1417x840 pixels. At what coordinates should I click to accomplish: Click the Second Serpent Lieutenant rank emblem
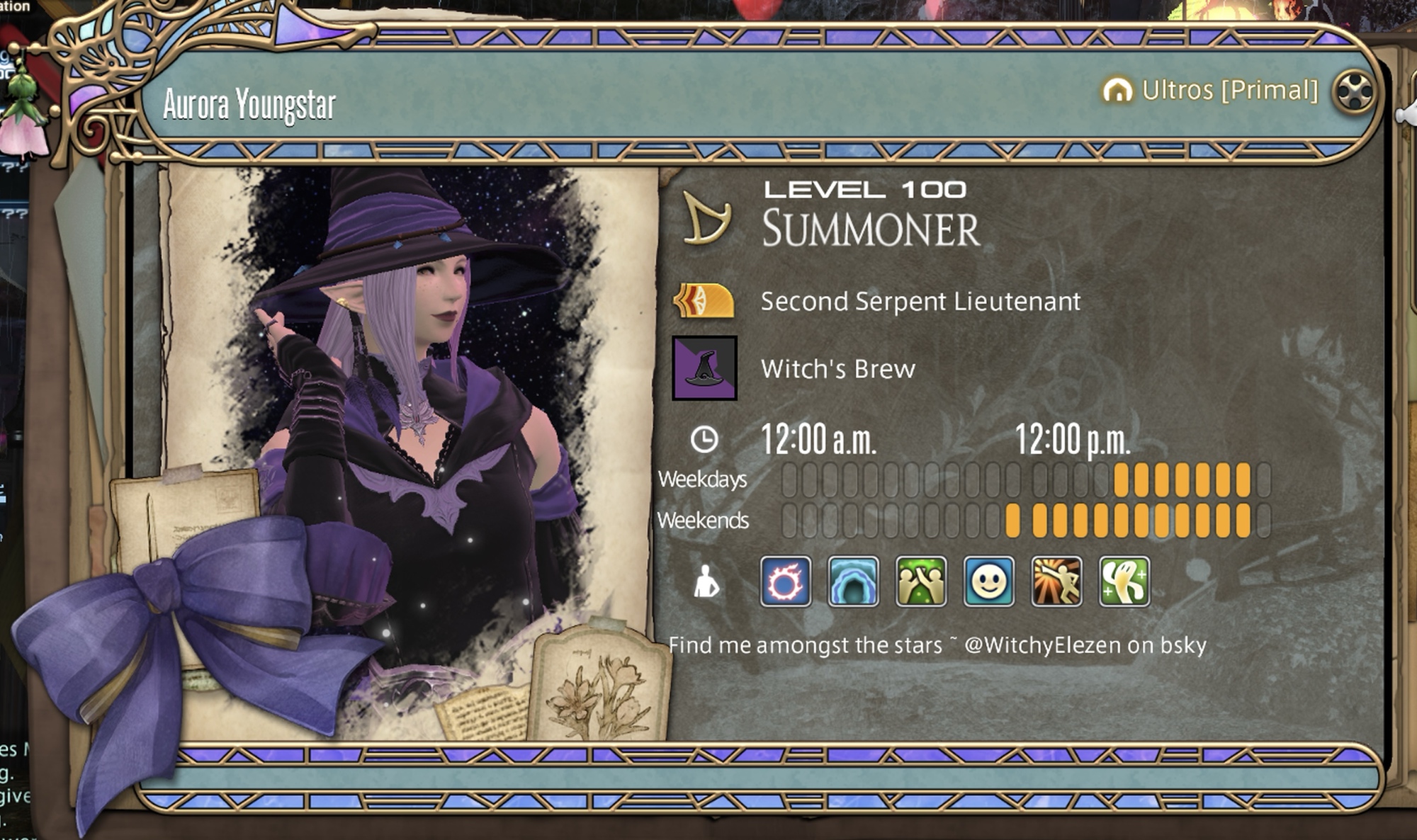tap(704, 301)
